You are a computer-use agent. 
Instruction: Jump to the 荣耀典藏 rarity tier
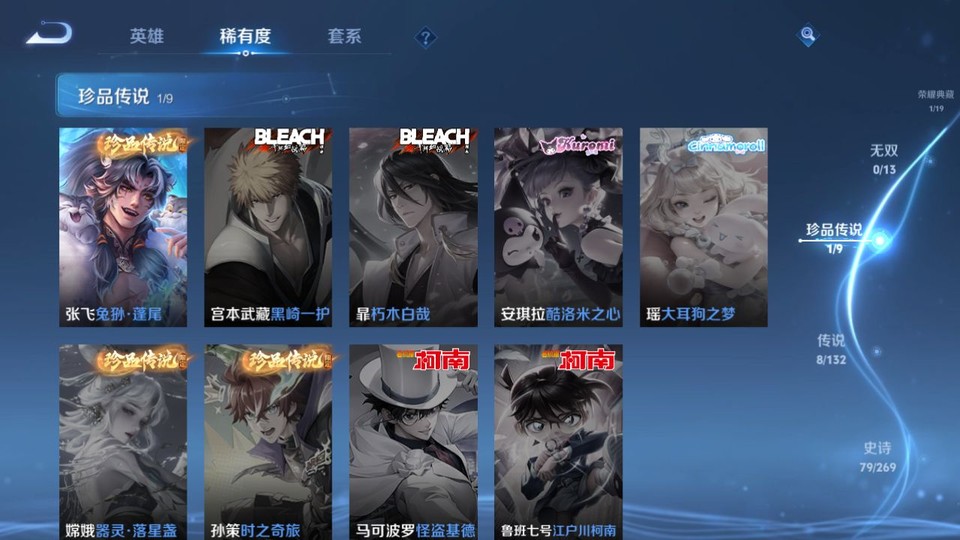pos(935,100)
